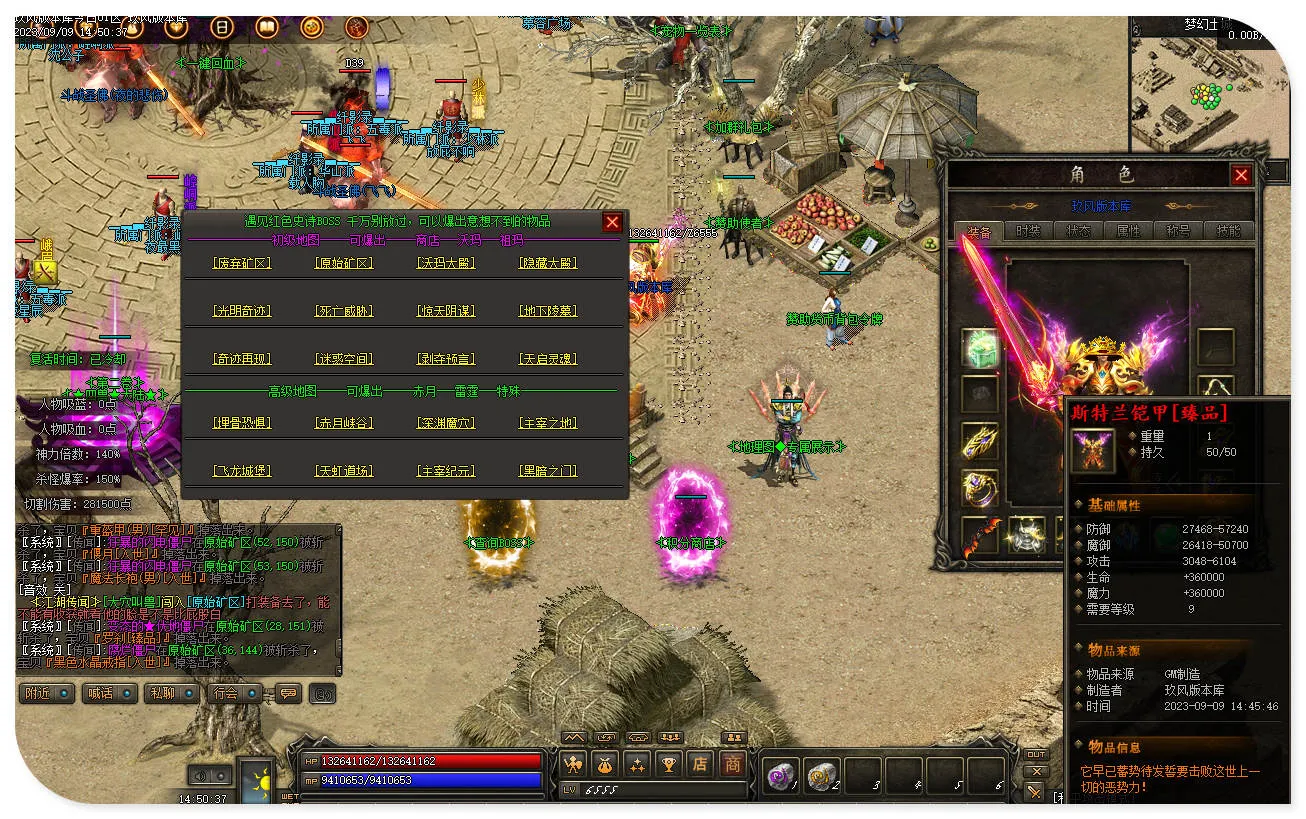Choose the 原始矿区 map link
1306x819 pixels.
pos(343,264)
